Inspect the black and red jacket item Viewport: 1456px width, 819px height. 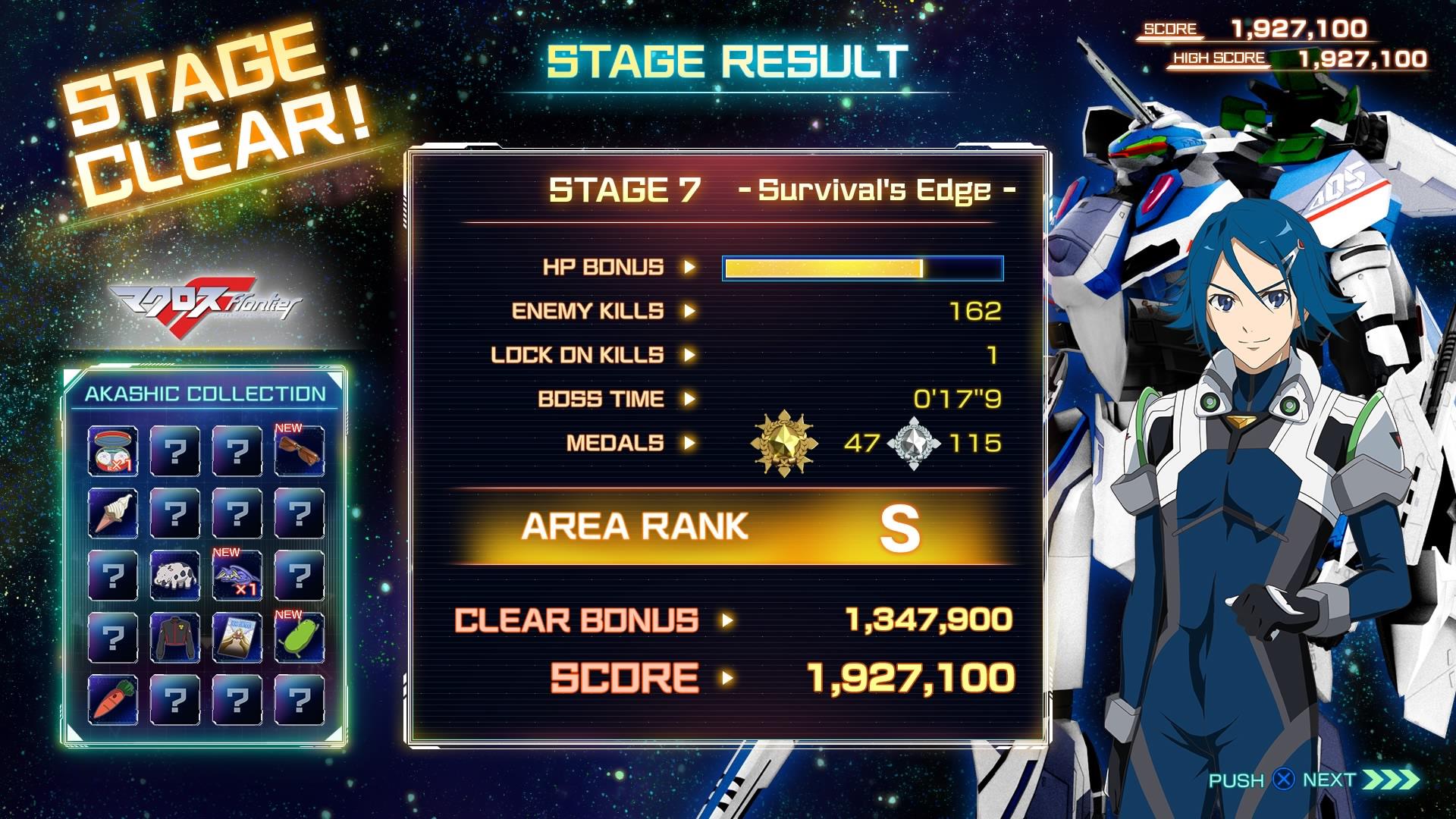click(174, 638)
